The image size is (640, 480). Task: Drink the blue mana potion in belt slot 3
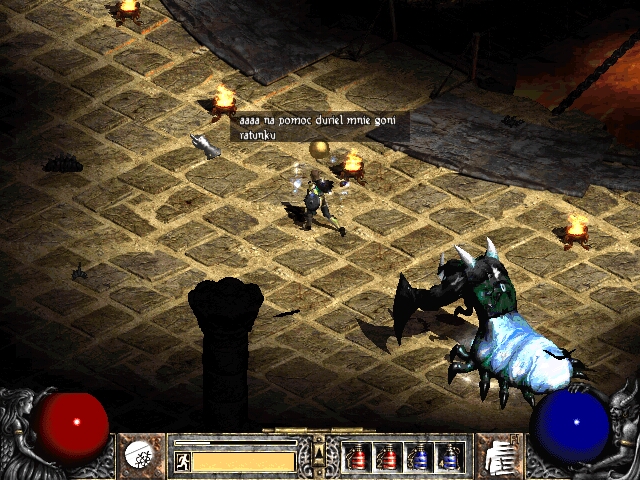(x=418, y=457)
